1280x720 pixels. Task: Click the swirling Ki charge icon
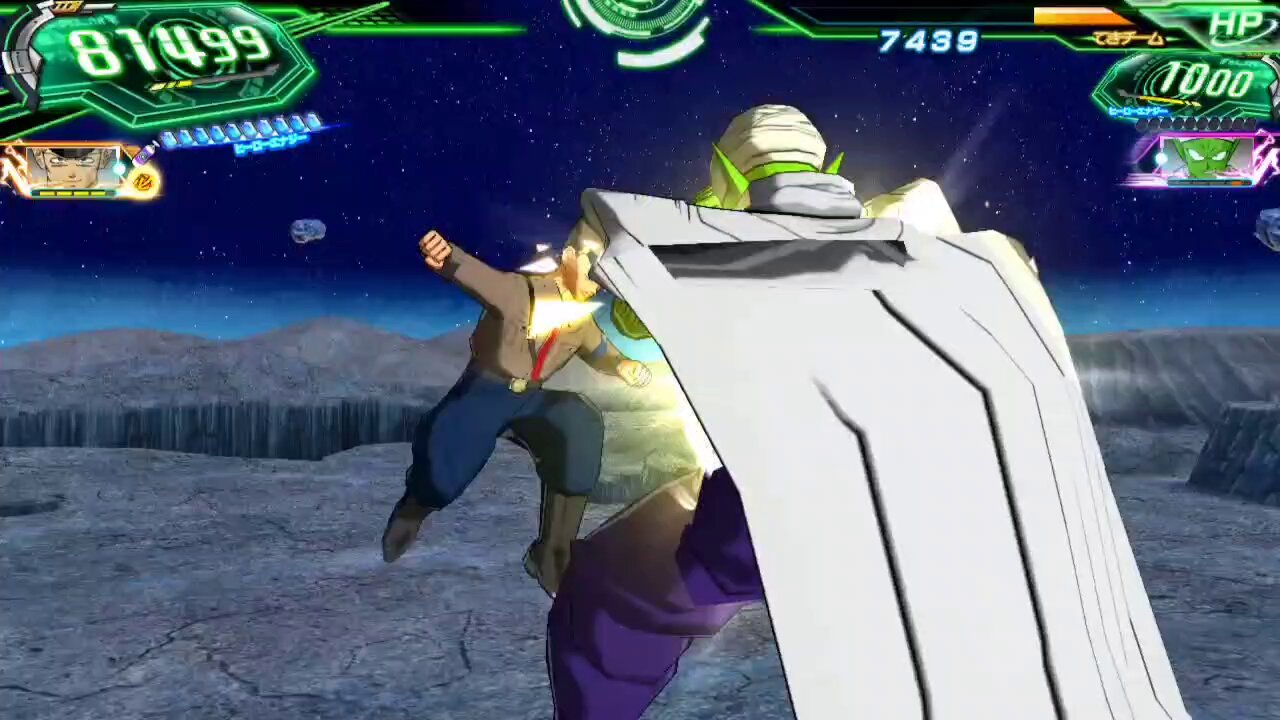[143, 181]
